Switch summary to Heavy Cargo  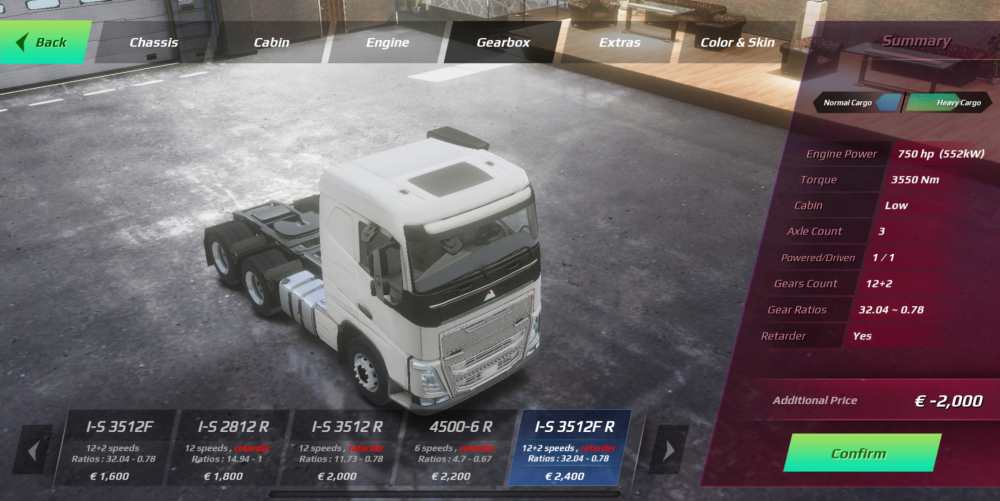946,102
